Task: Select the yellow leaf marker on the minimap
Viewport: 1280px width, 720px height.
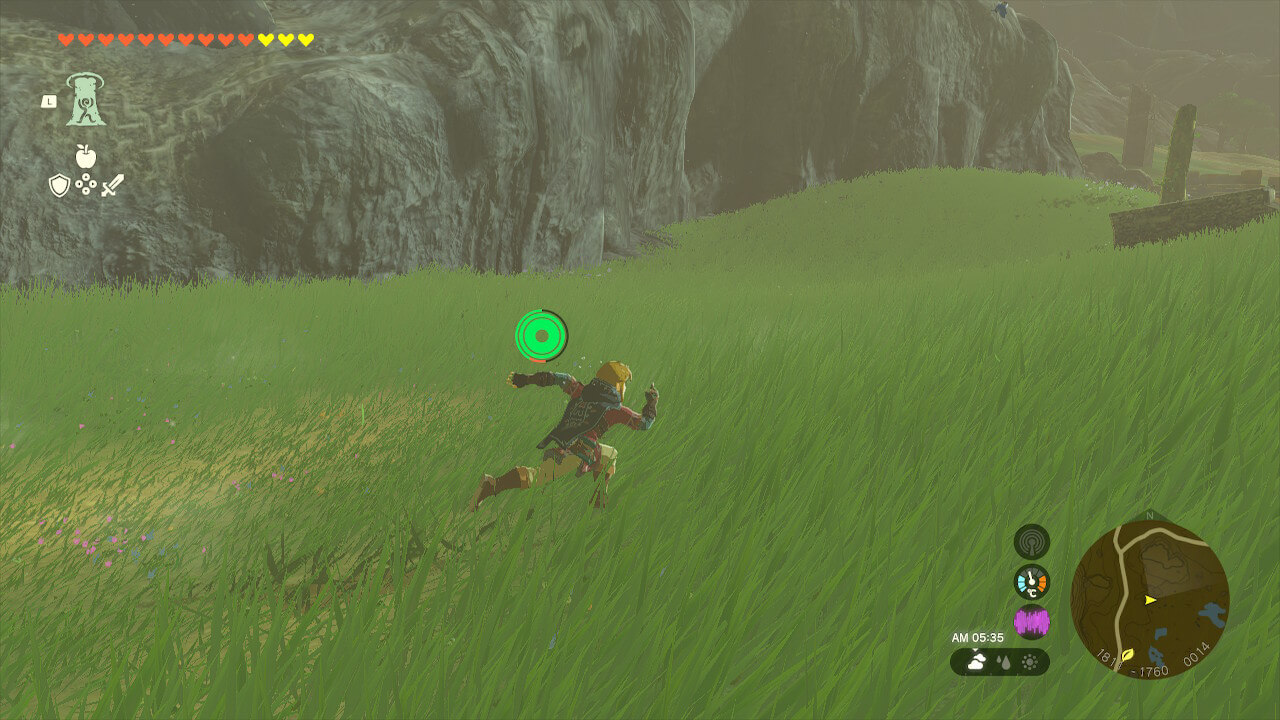Action: (x=1128, y=655)
